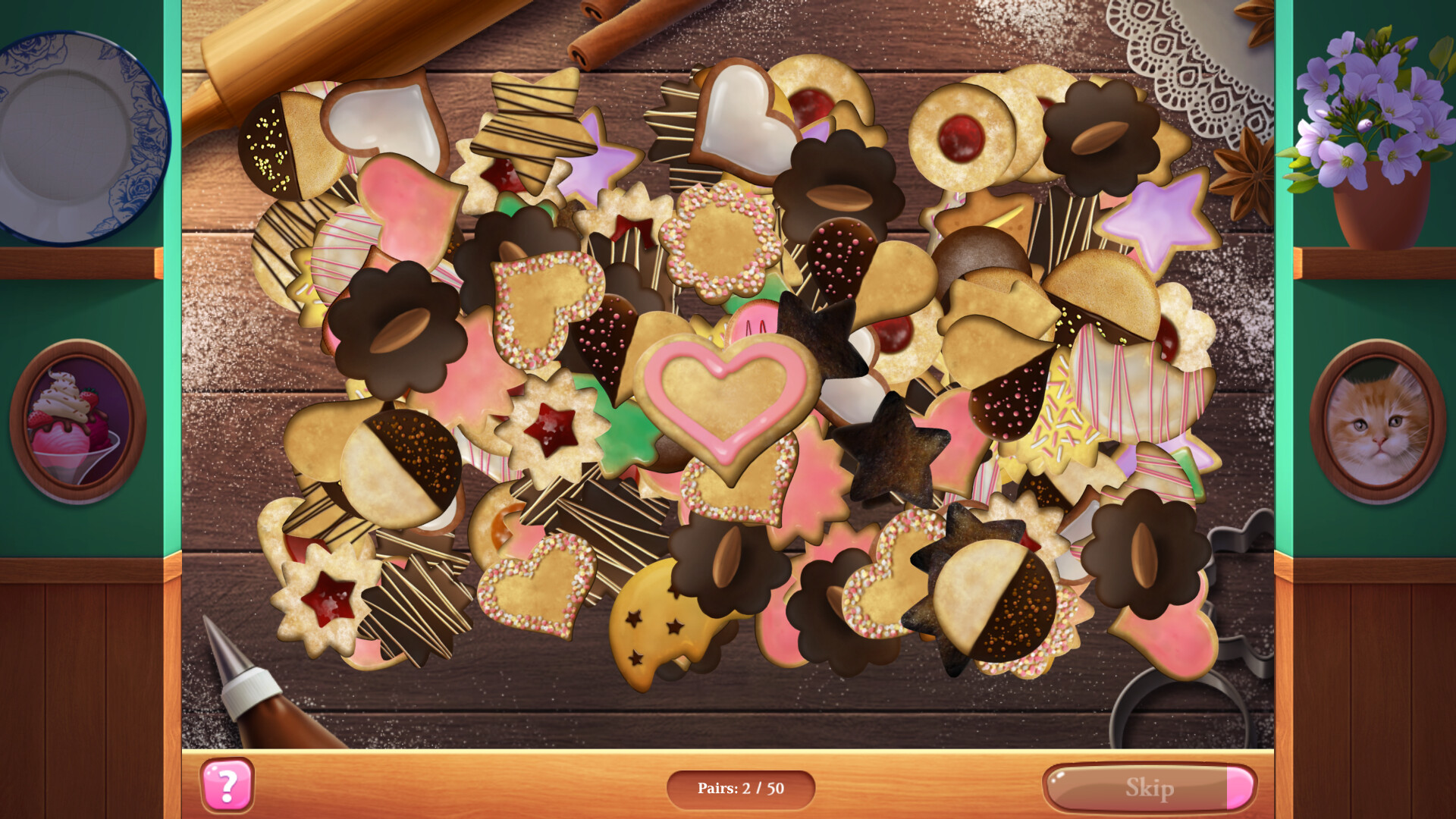
Task: Click the striped chocolate-drizzled star cookie near top left
Action: pyautogui.click(x=531, y=121)
